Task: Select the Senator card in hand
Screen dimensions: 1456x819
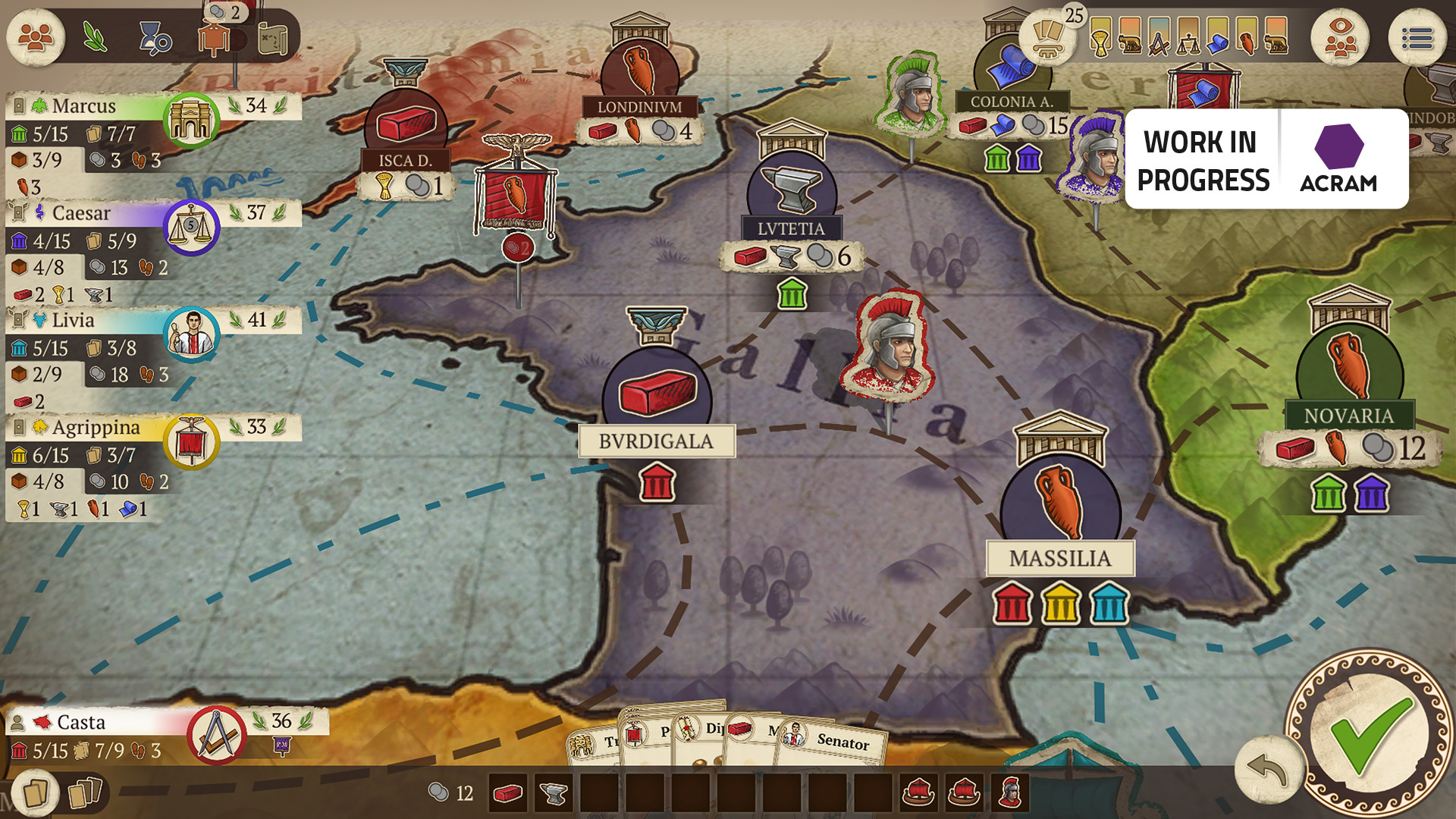Action: (833, 741)
